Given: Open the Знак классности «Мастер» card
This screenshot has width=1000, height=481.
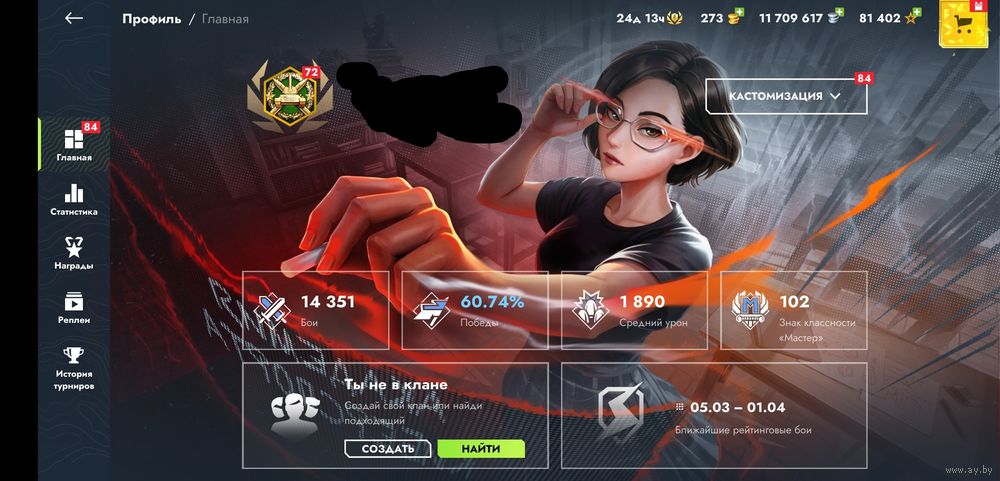Looking at the screenshot, I should [794, 310].
